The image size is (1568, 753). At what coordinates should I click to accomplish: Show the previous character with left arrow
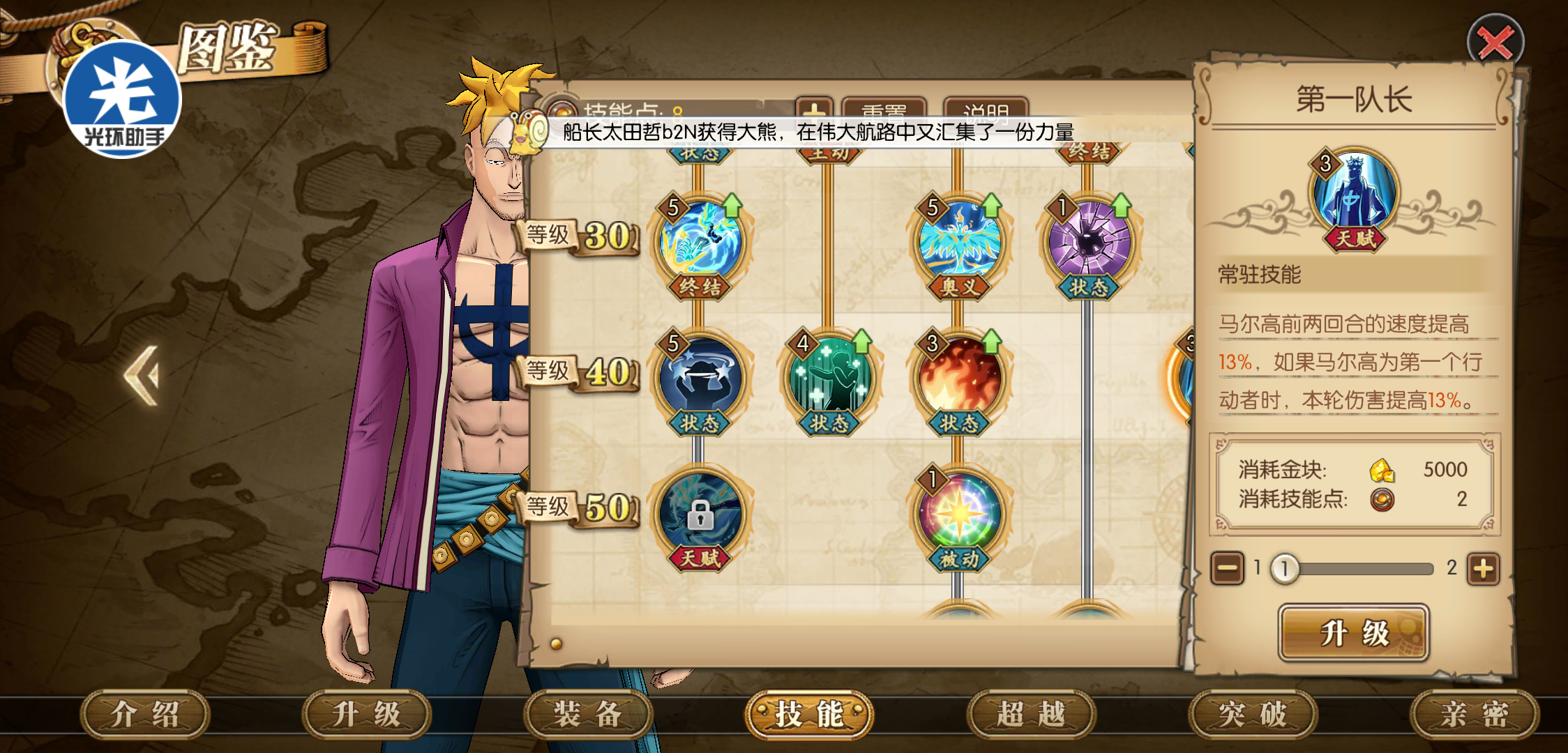tap(143, 375)
